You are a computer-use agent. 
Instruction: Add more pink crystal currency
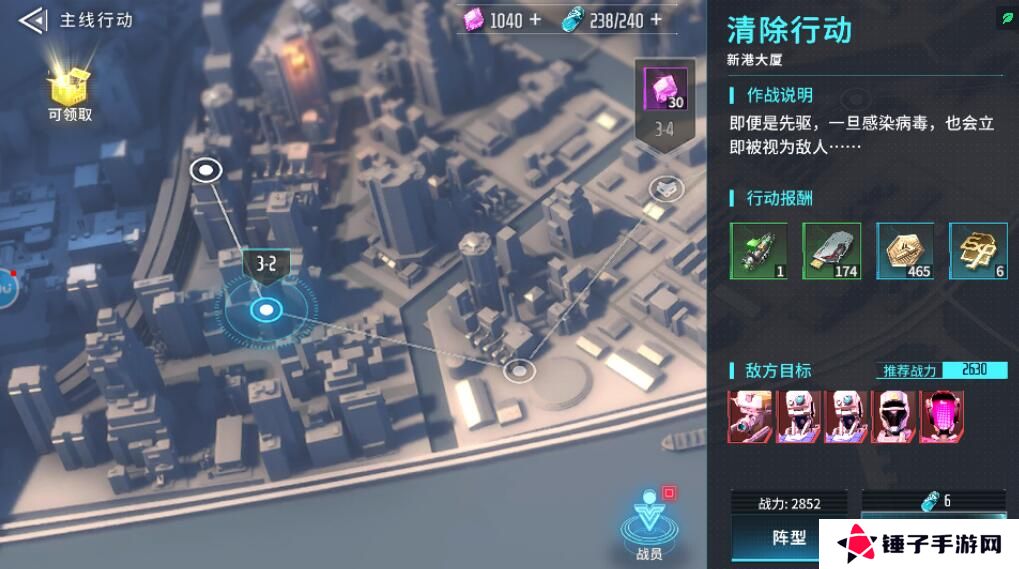(x=535, y=19)
